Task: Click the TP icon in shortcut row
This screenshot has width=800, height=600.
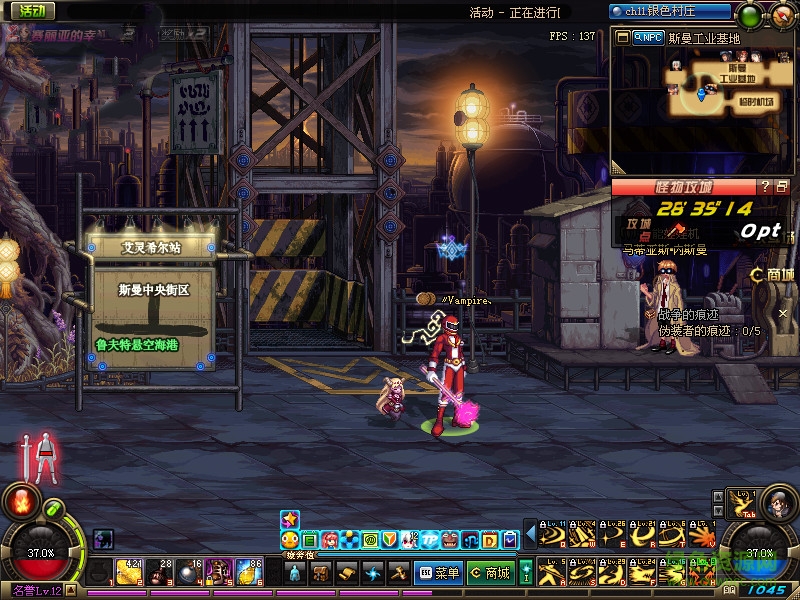Action: [430, 540]
